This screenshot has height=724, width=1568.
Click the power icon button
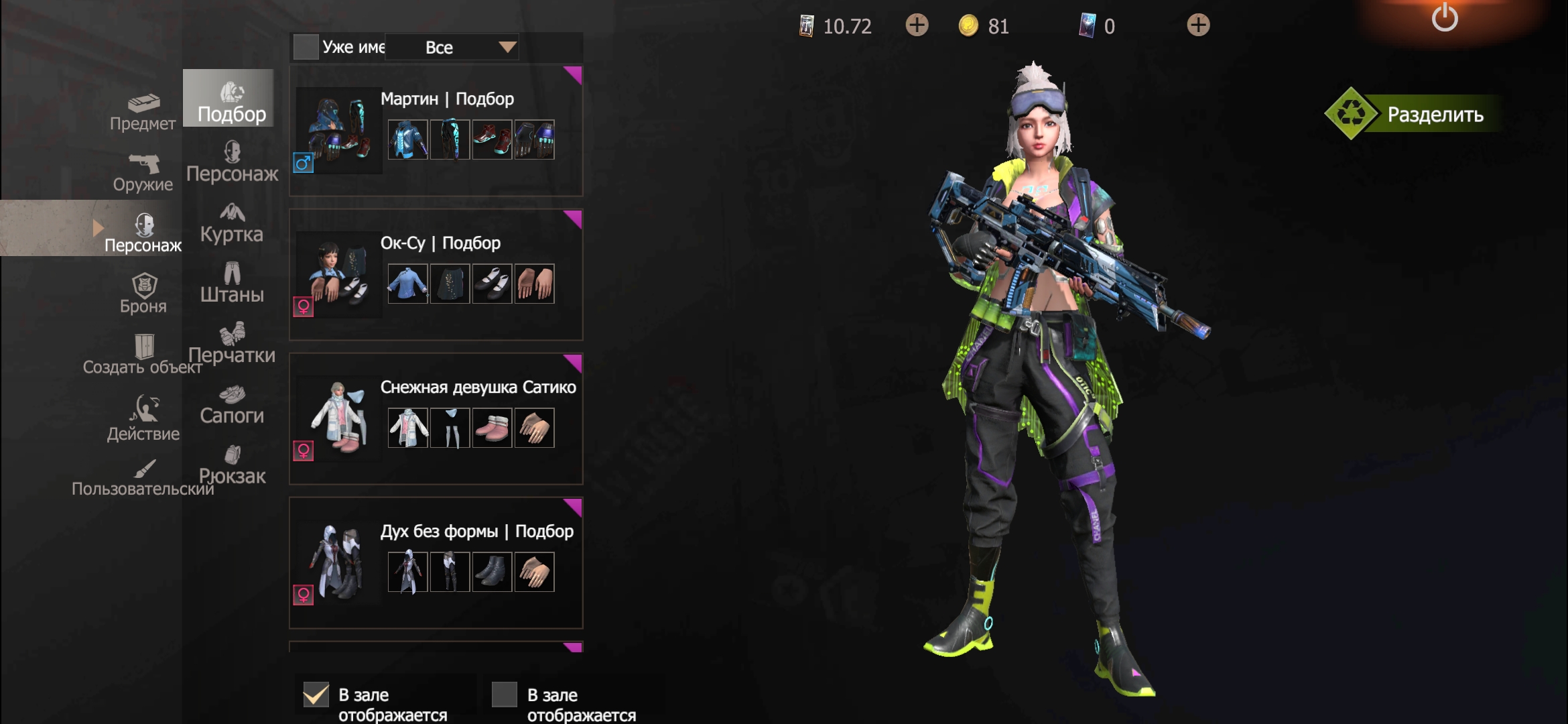pos(1444,18)
